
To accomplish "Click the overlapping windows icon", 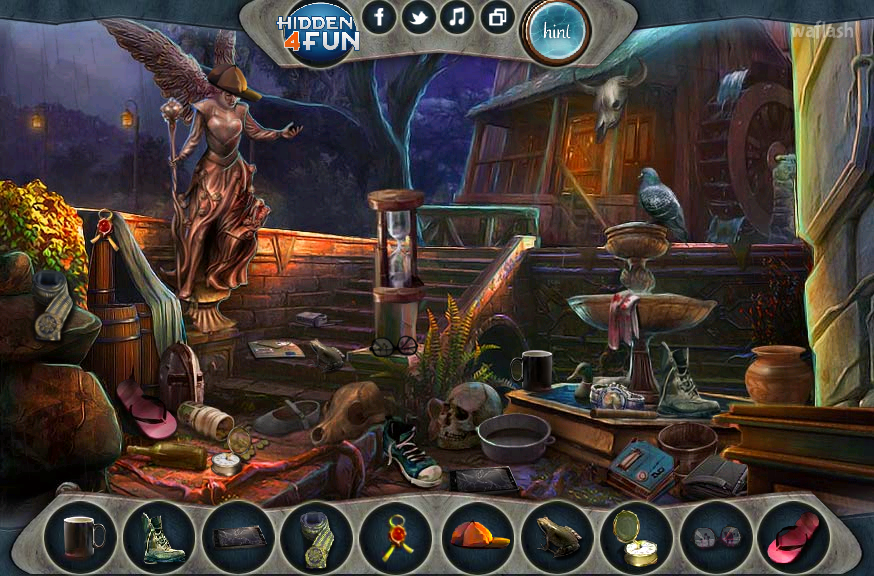I will (x=497, y=17).
